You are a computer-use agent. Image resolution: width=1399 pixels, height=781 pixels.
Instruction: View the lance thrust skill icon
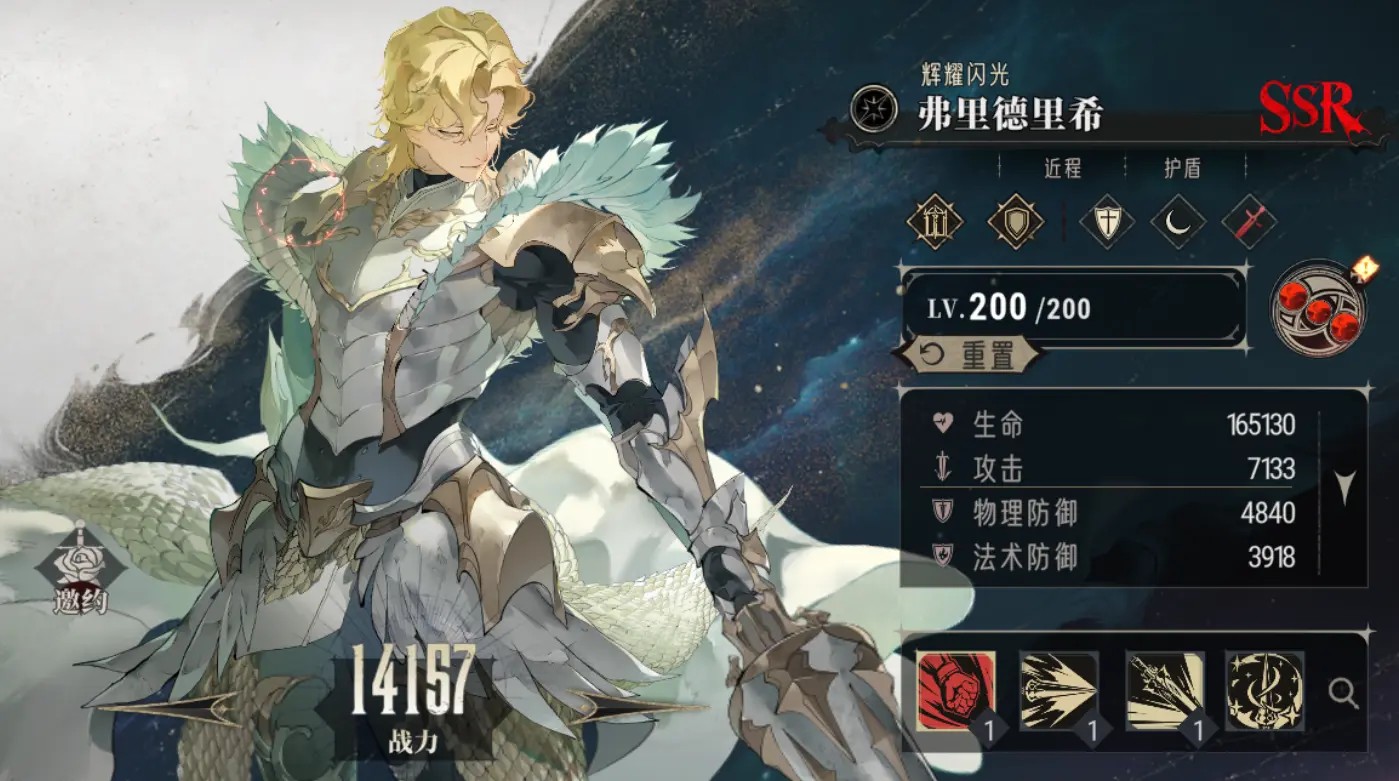(x=1059, y=690)
